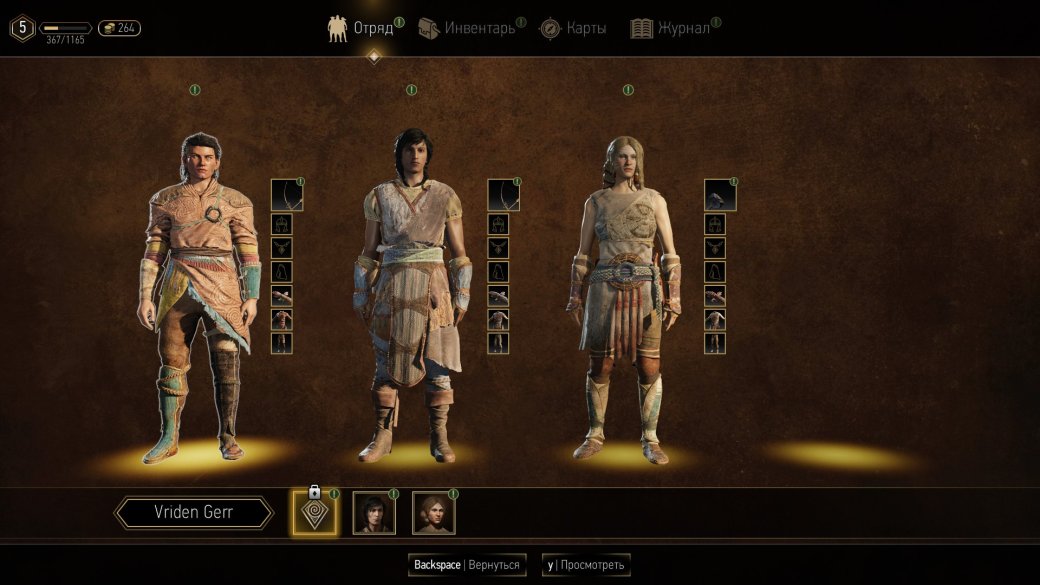
Task: Activate the Просмотреть button
Action: point(586,565)
